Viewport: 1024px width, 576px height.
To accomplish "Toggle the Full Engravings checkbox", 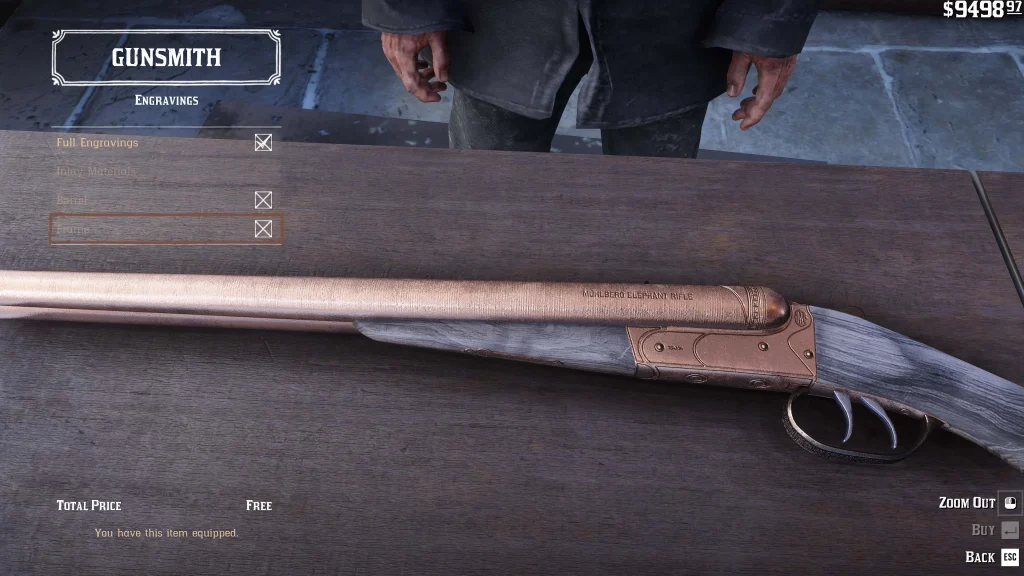I will 263,143.
